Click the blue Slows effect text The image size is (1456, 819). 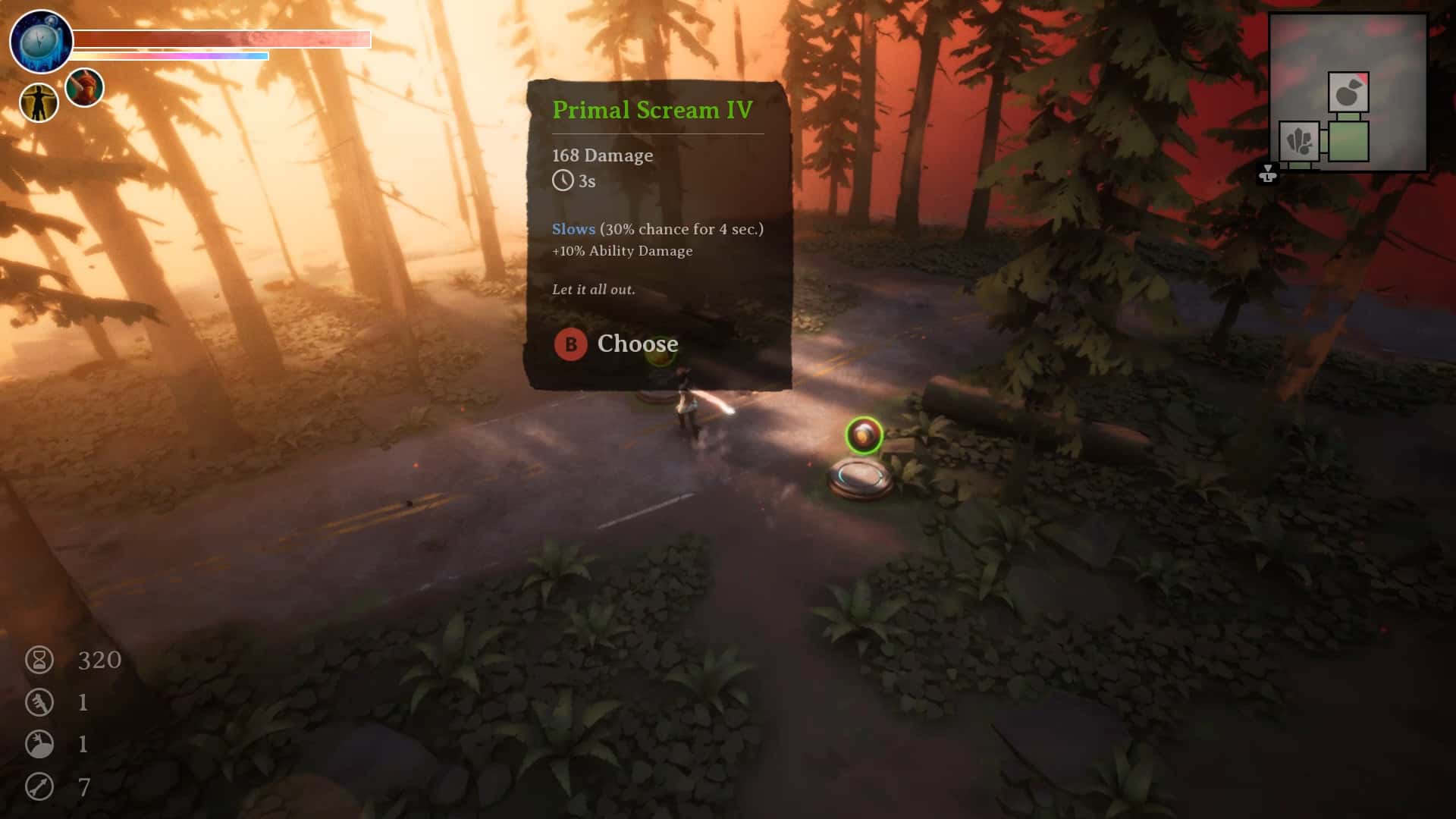click(573, 228)
